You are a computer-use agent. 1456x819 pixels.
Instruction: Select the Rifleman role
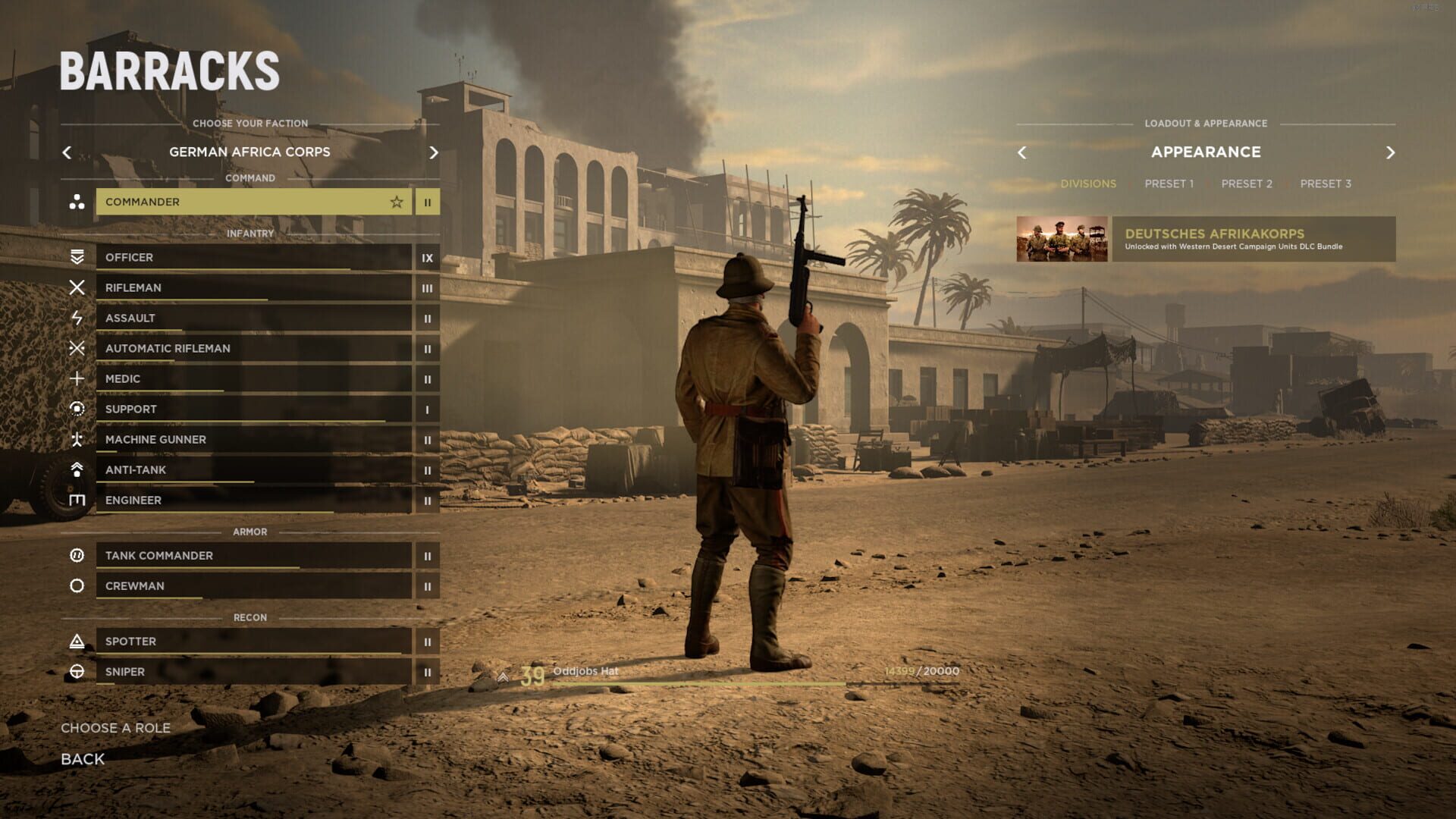click(250, 287)
